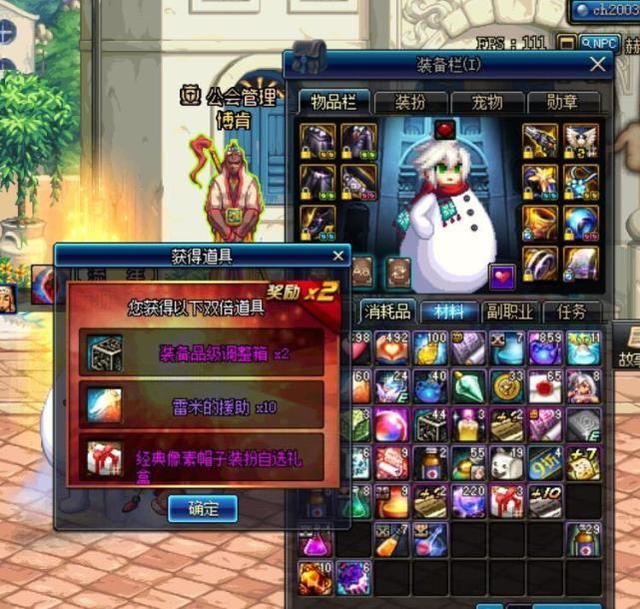Screen dimensions: 640x609
Task: Close the 装备栏 equipment window
Action: [x=598, y=66]
